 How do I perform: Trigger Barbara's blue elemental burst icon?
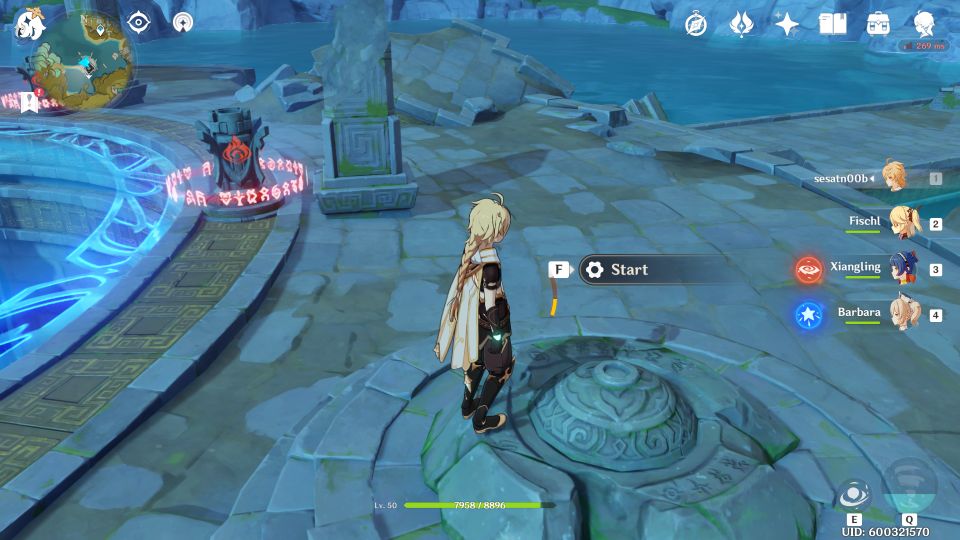[x=808, y=314]
